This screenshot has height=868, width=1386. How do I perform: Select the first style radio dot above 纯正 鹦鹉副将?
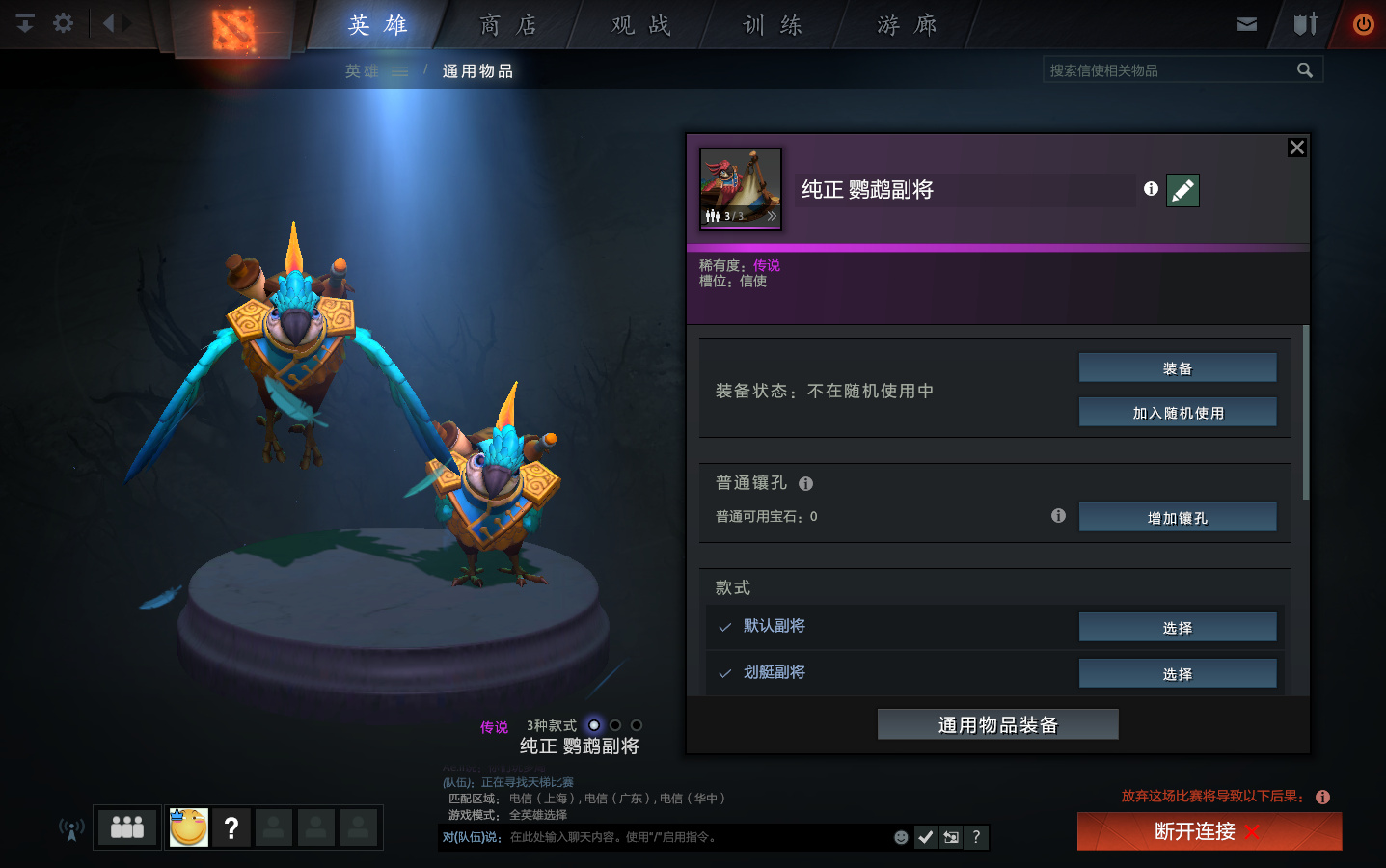click(593, 724)
